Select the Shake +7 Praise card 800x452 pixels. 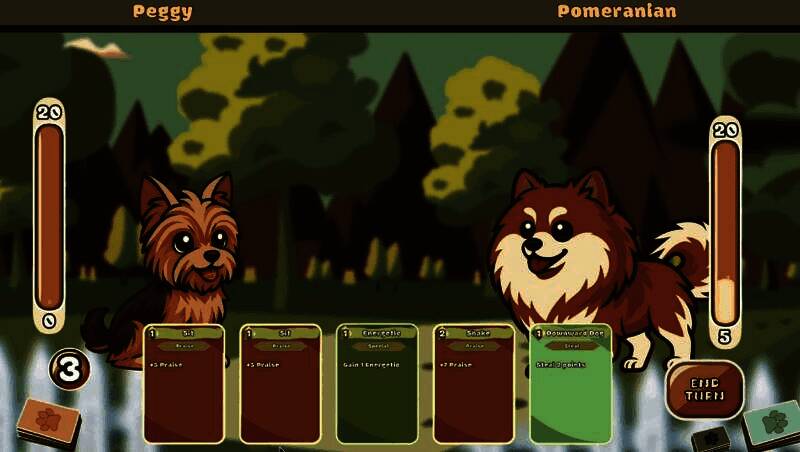click(473, 384)
